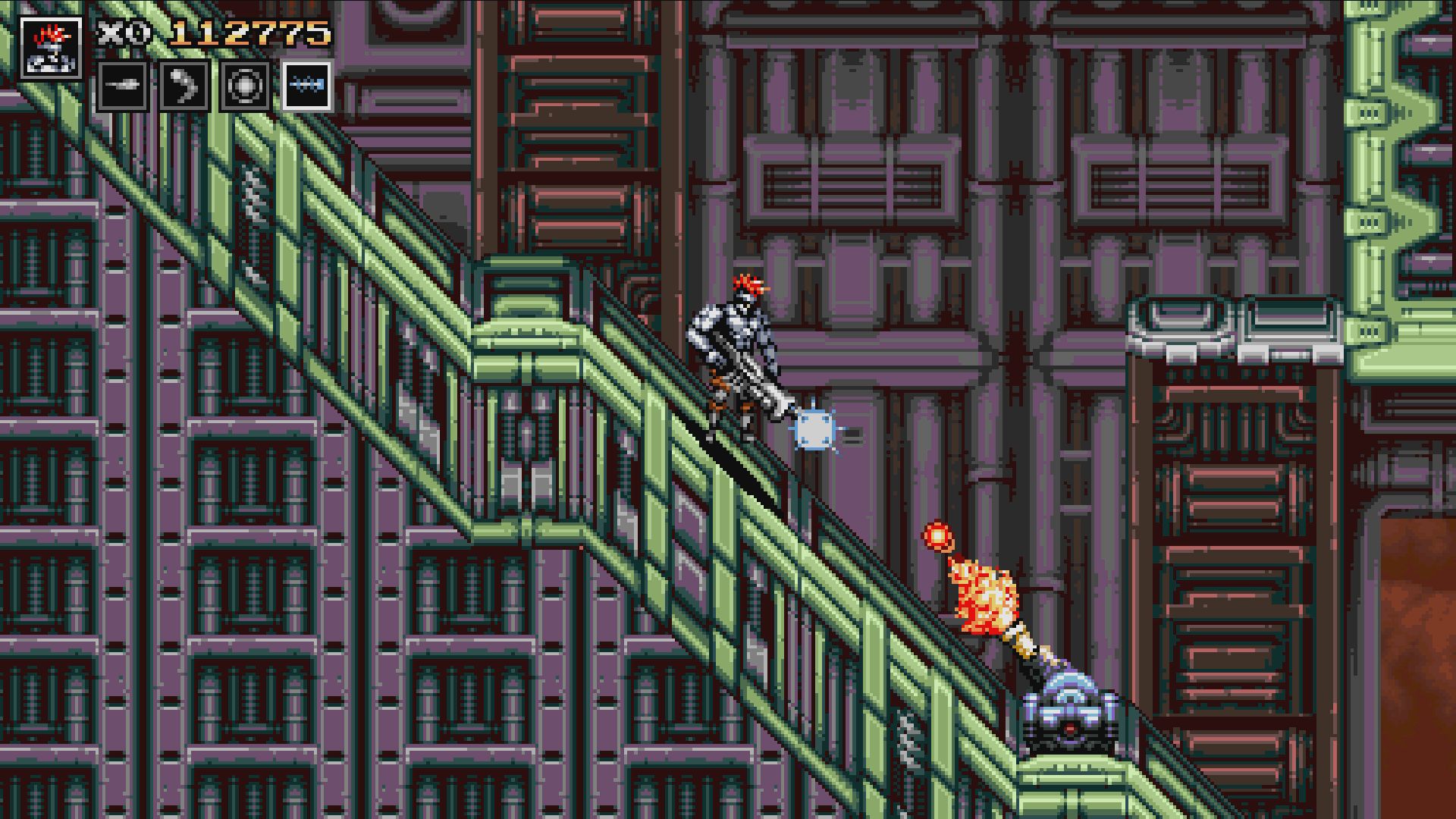Select the highlighted blue laser weapon icon
1456x819 pixels.
(307, 86)
